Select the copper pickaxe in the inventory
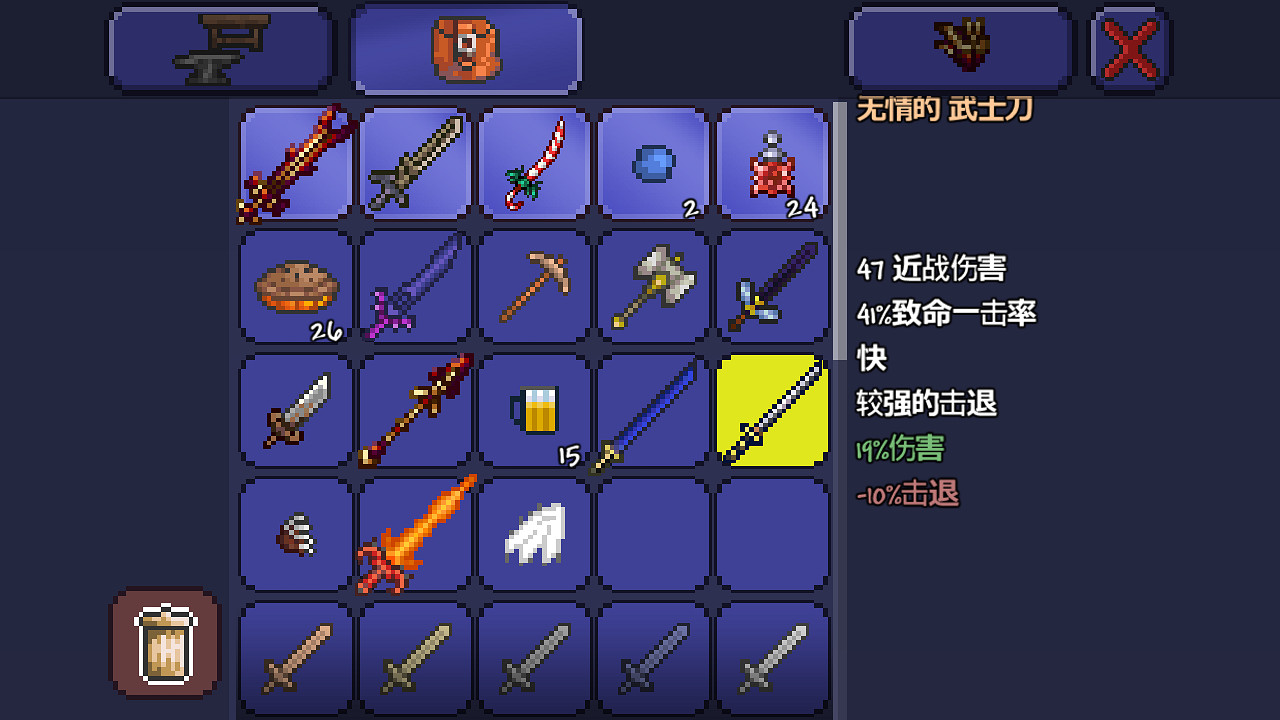Screen dimensions: 1280x720 click(x=534, y=287)
